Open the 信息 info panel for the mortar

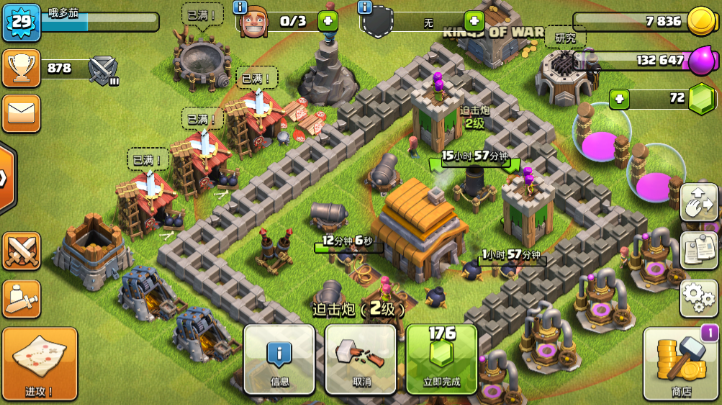tap(279, 358)
